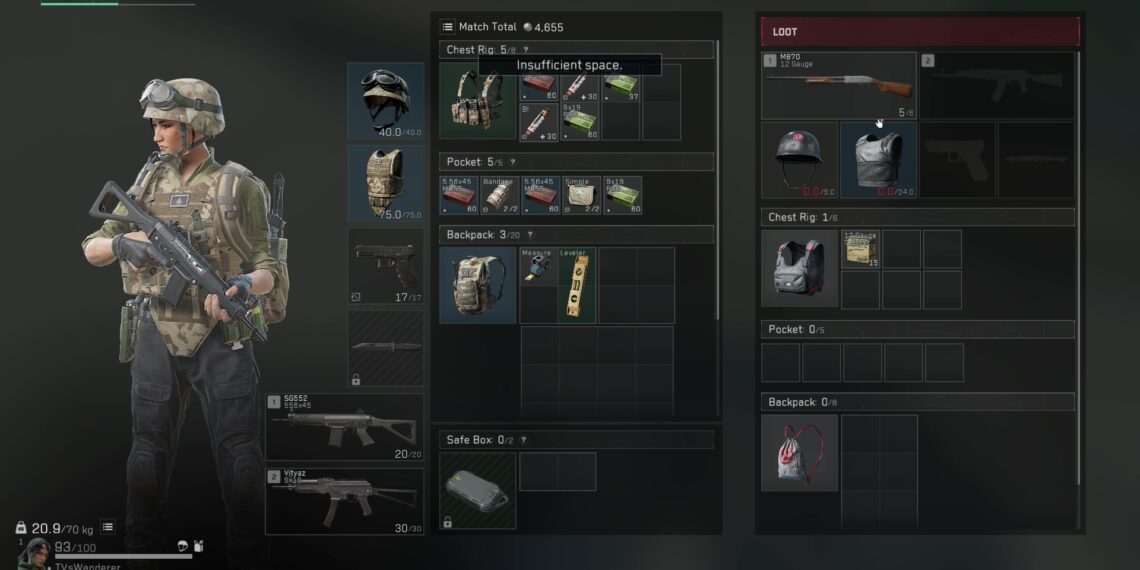
Task: Grab the 12 Gauge ammo box
Action: tap(859, 249)
